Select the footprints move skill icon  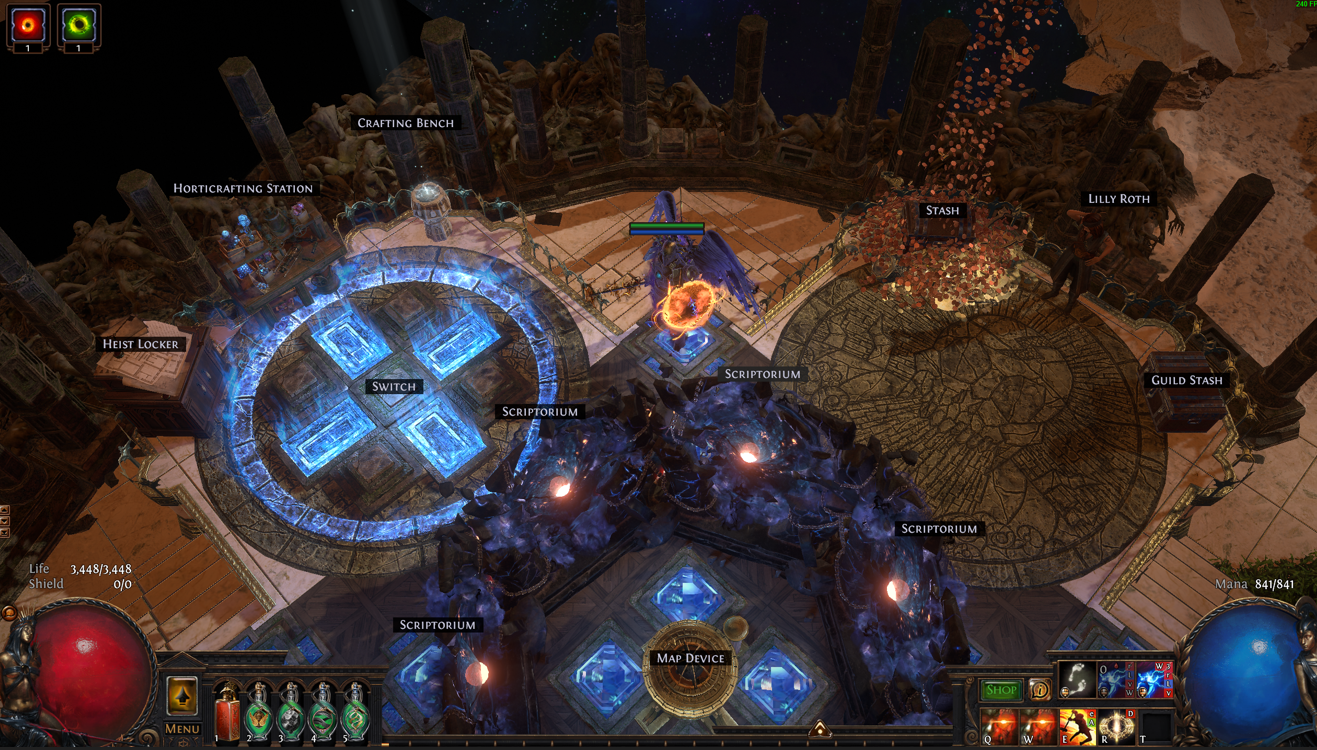1077,679
